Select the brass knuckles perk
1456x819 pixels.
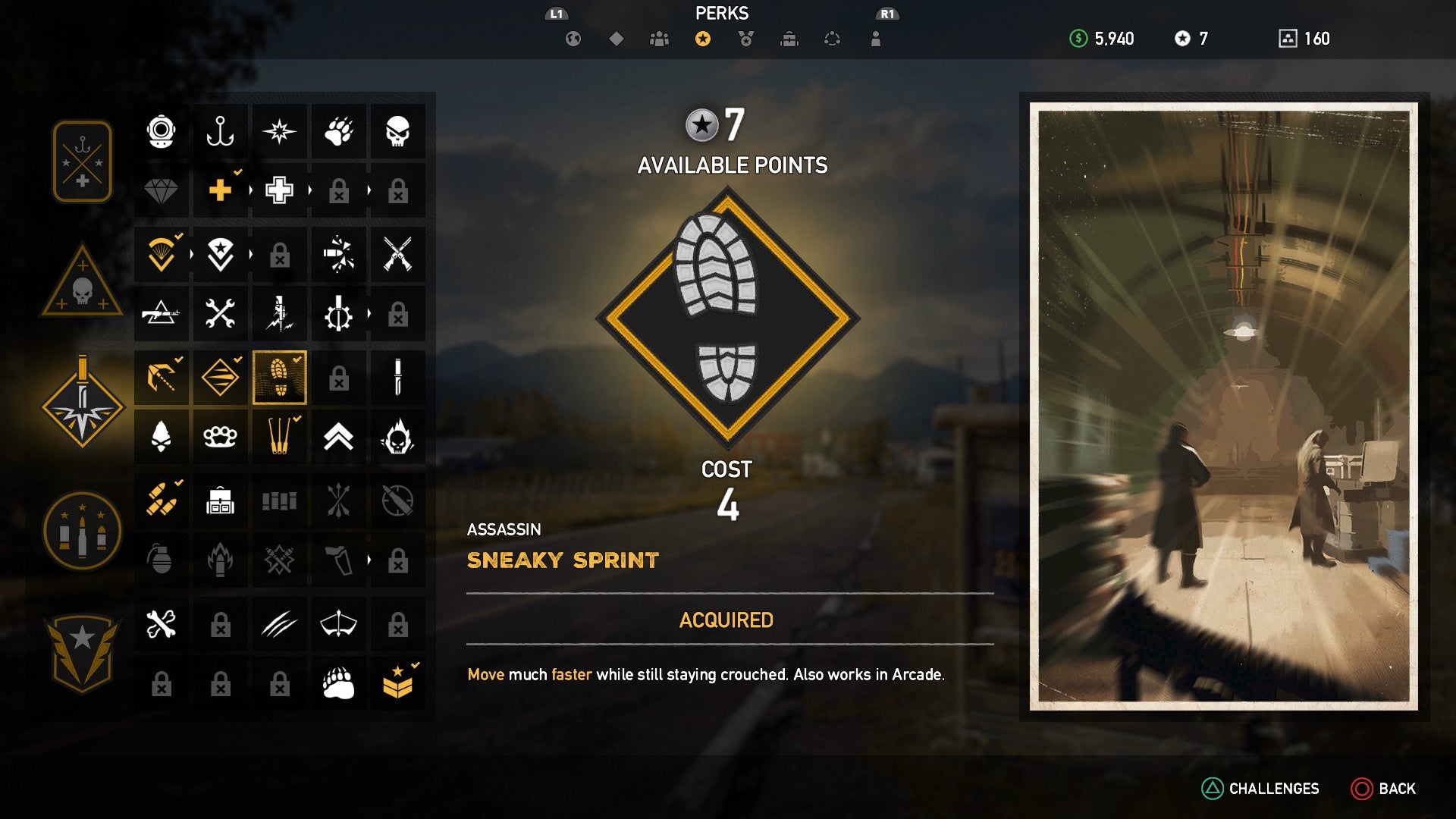click(220, 436)
